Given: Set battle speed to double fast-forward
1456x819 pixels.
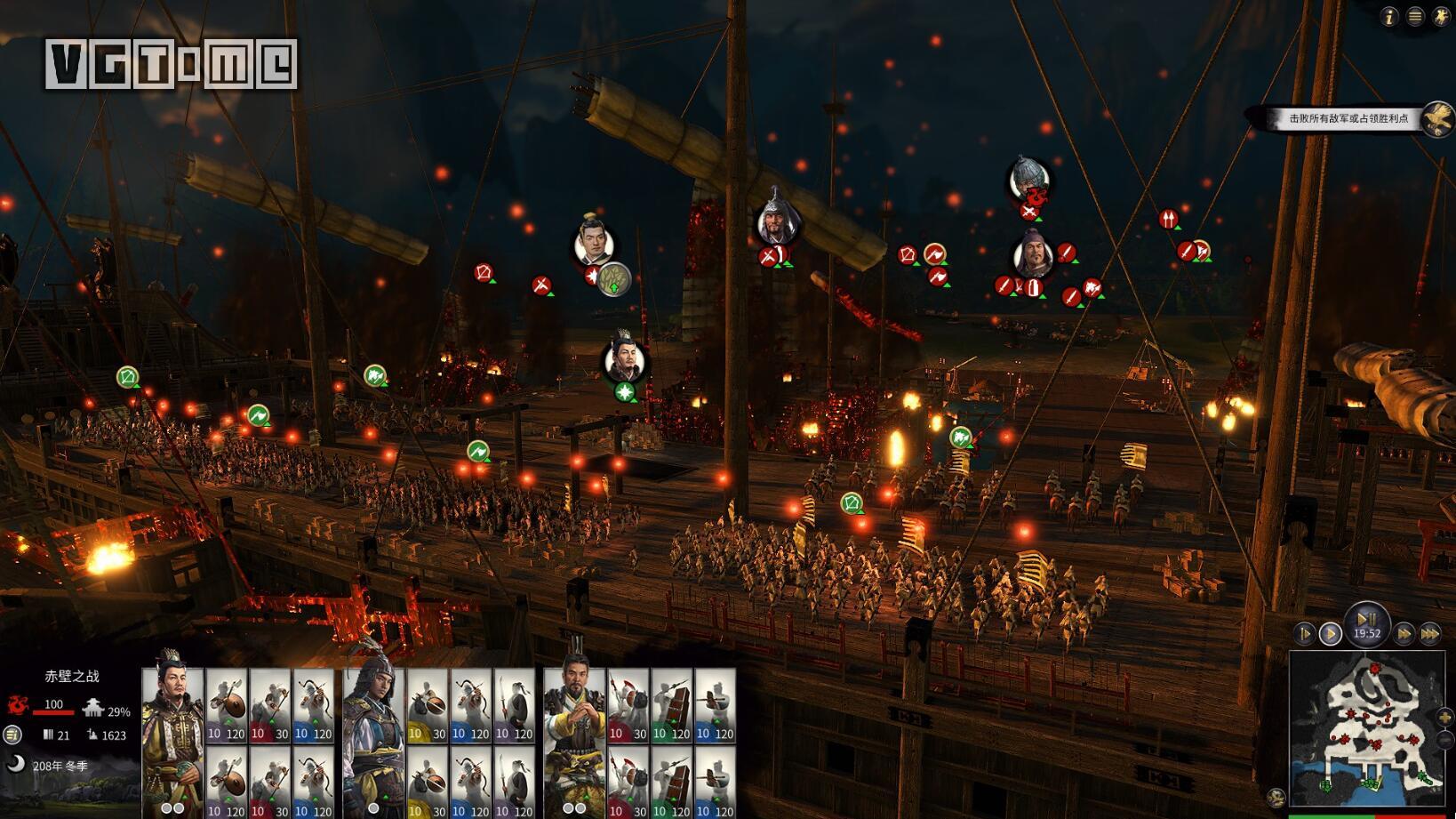Looking at the screenshot, I should [1404, 634].
